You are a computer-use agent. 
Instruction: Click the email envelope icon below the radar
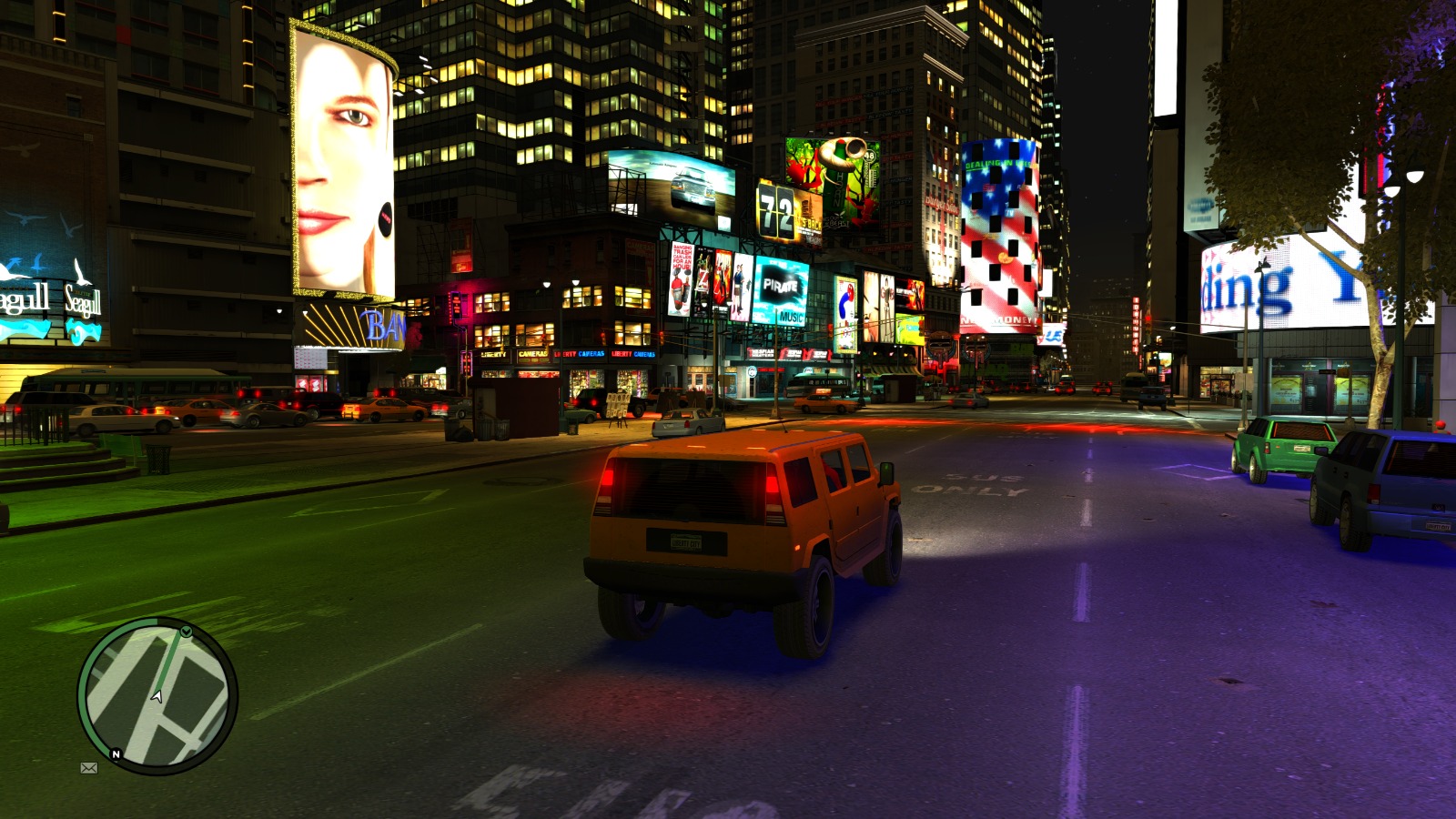point(88,769)
